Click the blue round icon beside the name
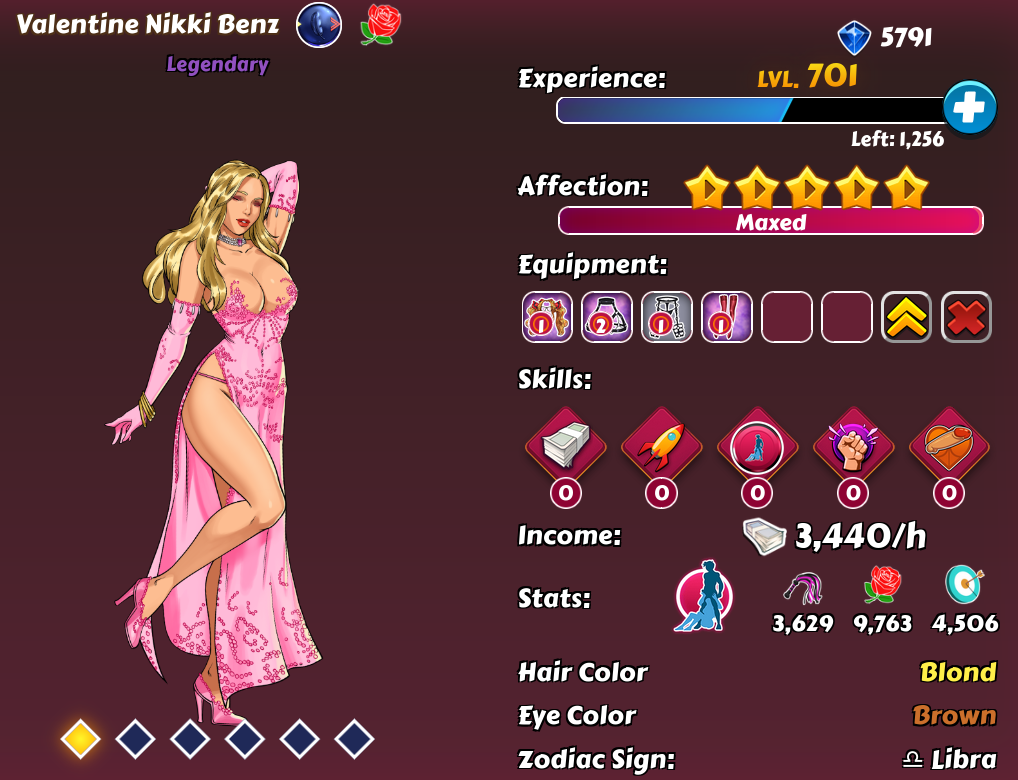The height and width of the screenshot is (780, 1018). [319, 26]
